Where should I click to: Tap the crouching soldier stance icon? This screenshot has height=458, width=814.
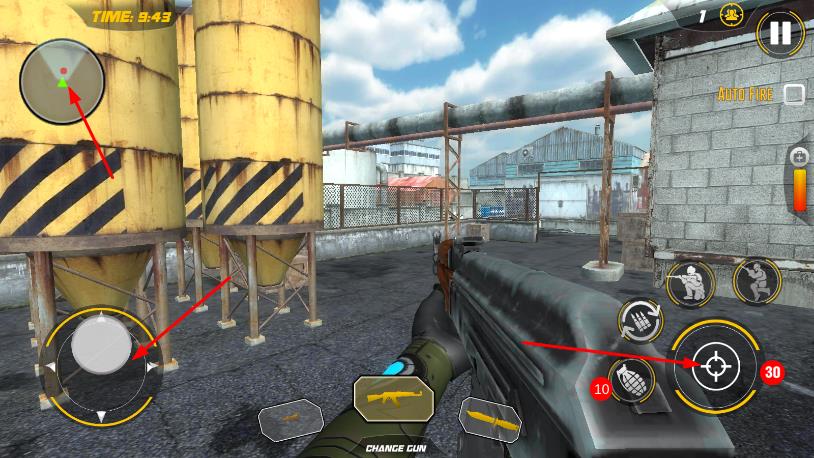click(x=756, y=281)
